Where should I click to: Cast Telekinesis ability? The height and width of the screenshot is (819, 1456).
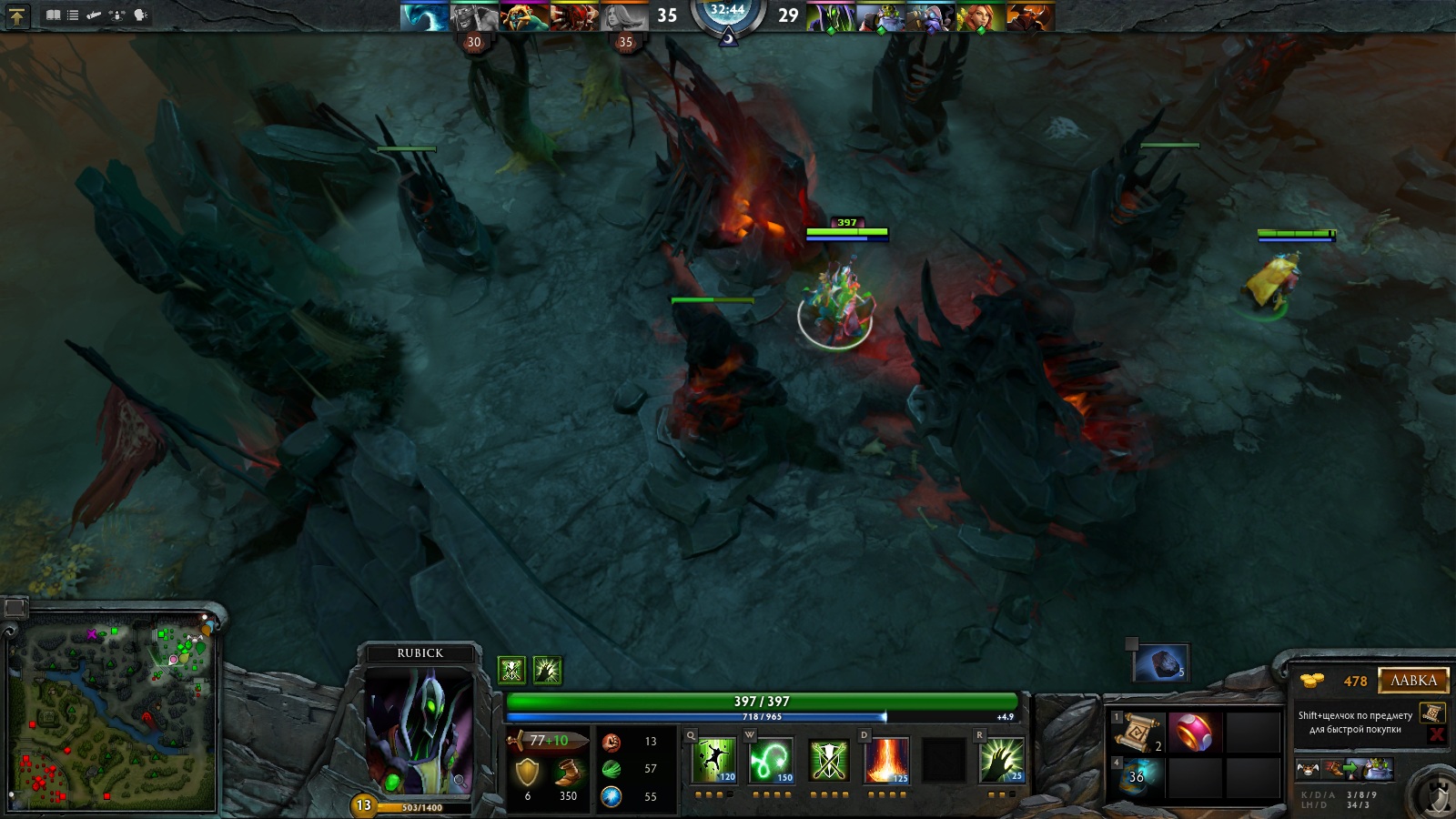click(715, 761)
